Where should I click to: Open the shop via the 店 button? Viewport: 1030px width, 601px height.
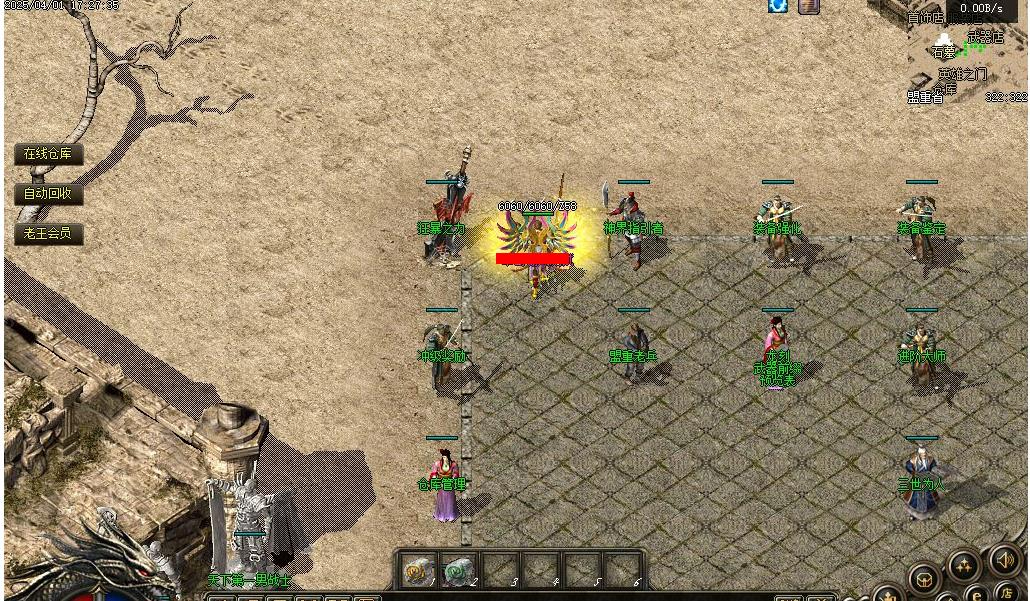1008,593
